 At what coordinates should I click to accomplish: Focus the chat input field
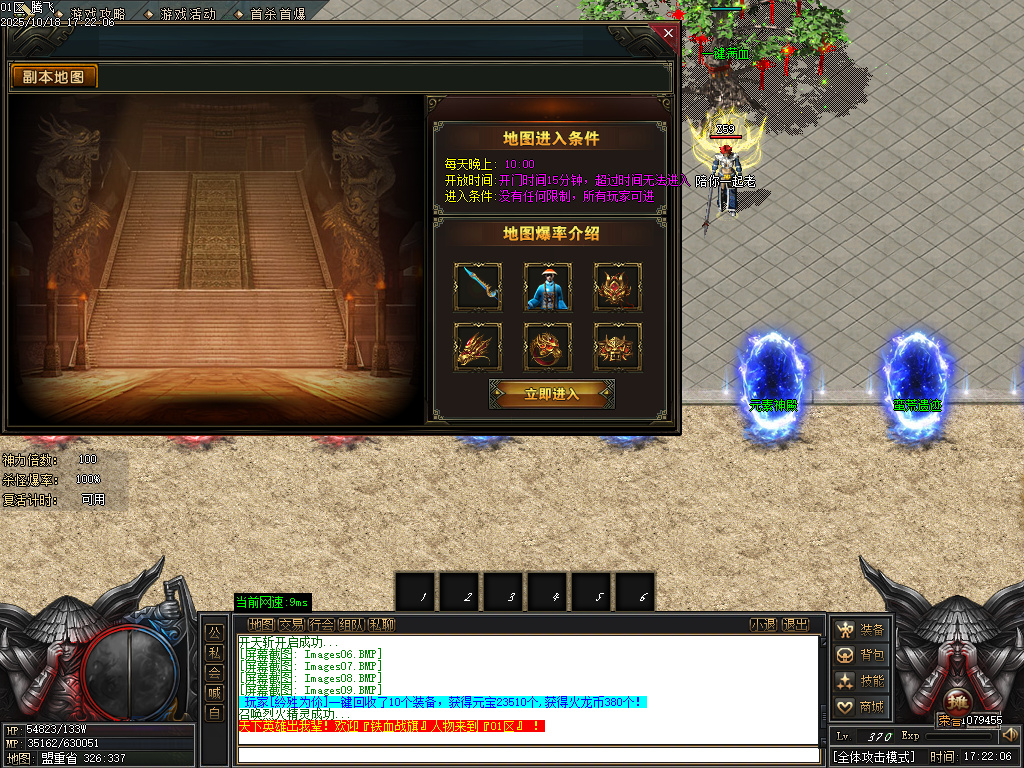(x=528, y=755)
